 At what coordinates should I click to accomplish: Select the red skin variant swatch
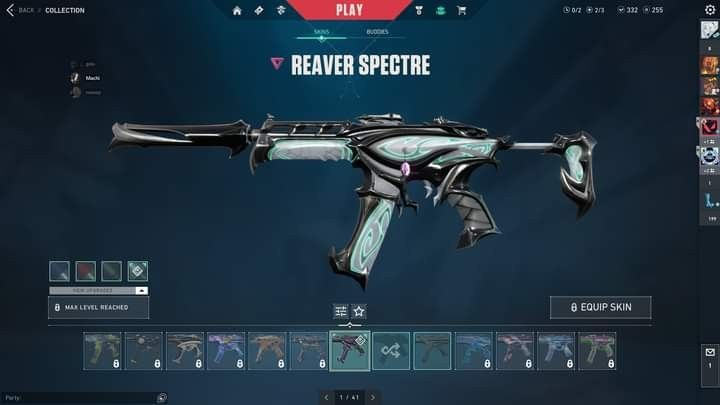coord(86,271)
